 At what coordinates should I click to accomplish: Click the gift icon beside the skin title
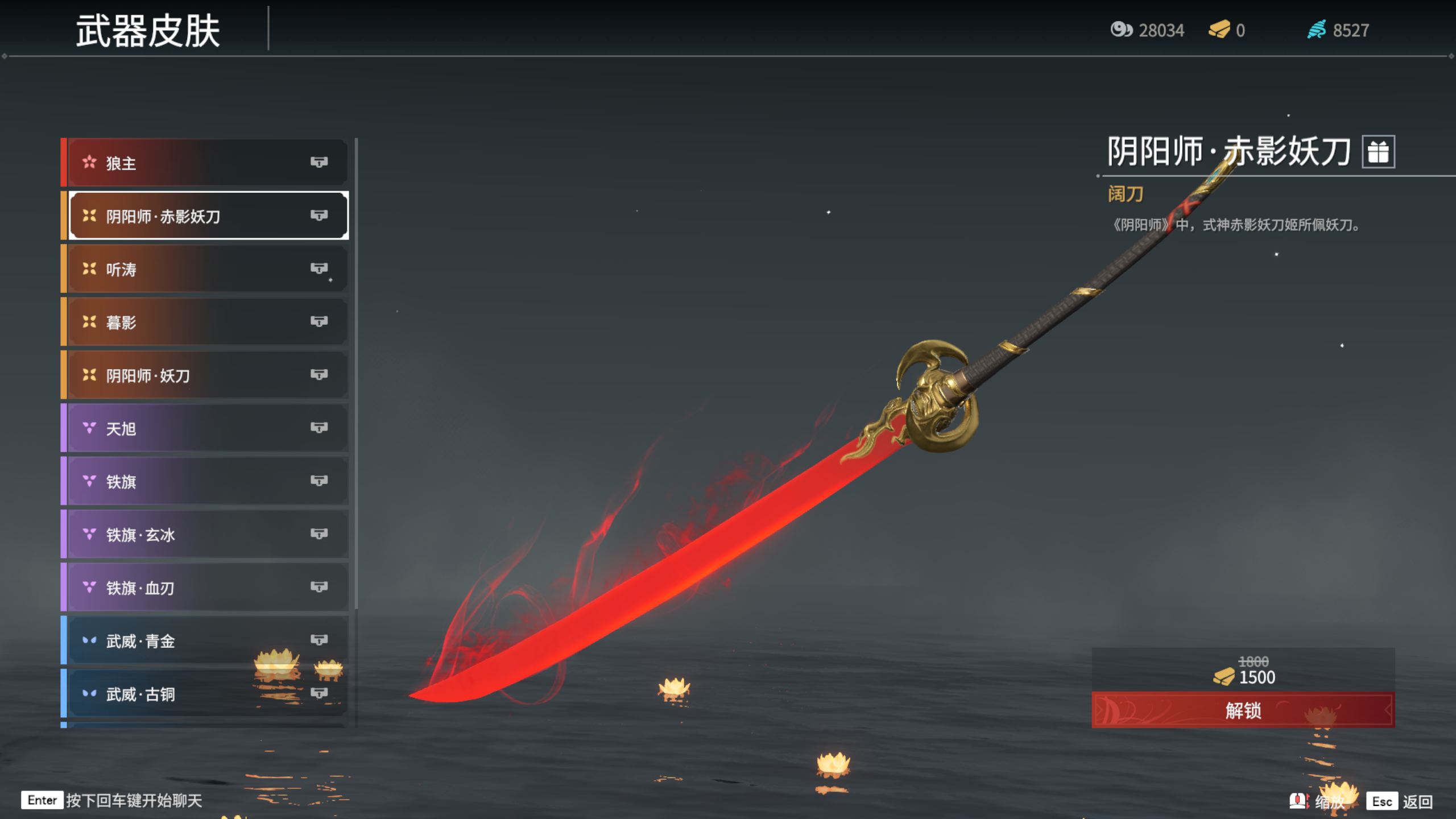pos(1378,152)
